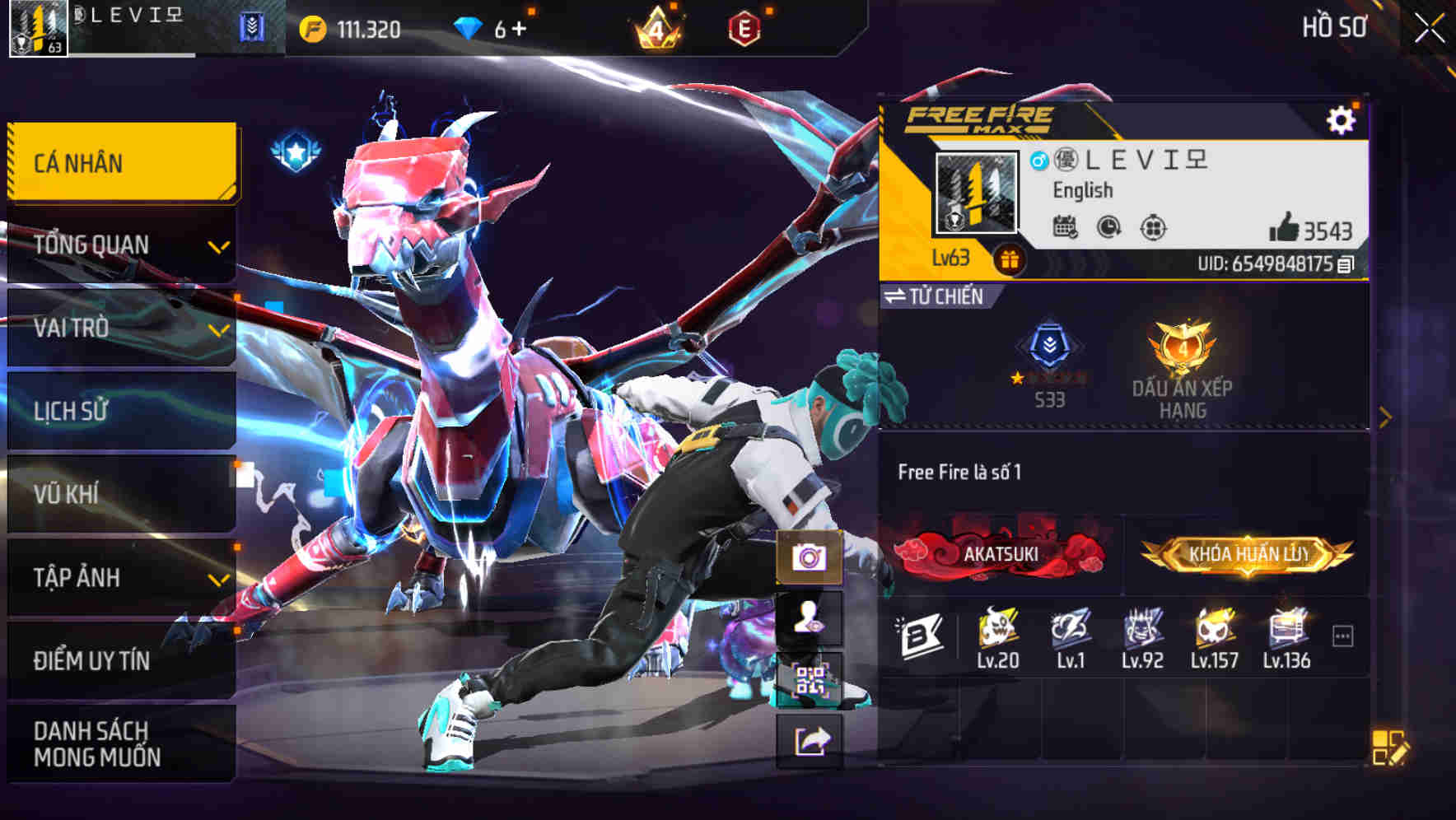
Task: Copy the UID with the copy icon
Action: [1344, 265]
